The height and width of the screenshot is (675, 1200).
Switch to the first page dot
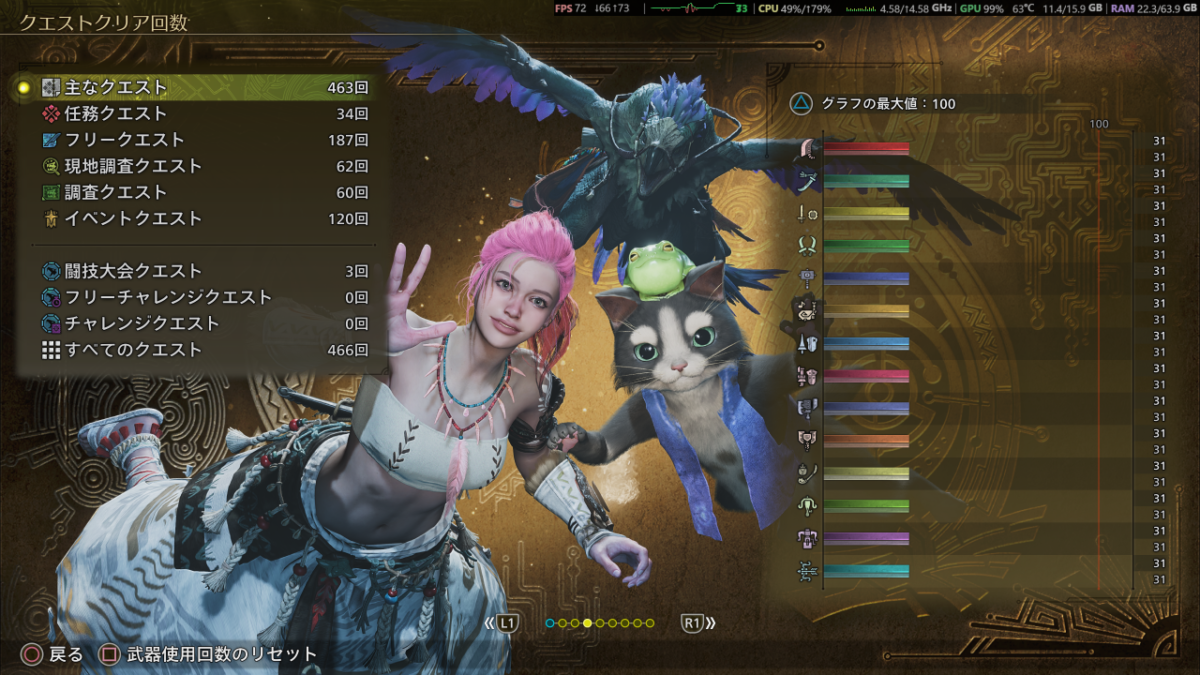(550, 623)
